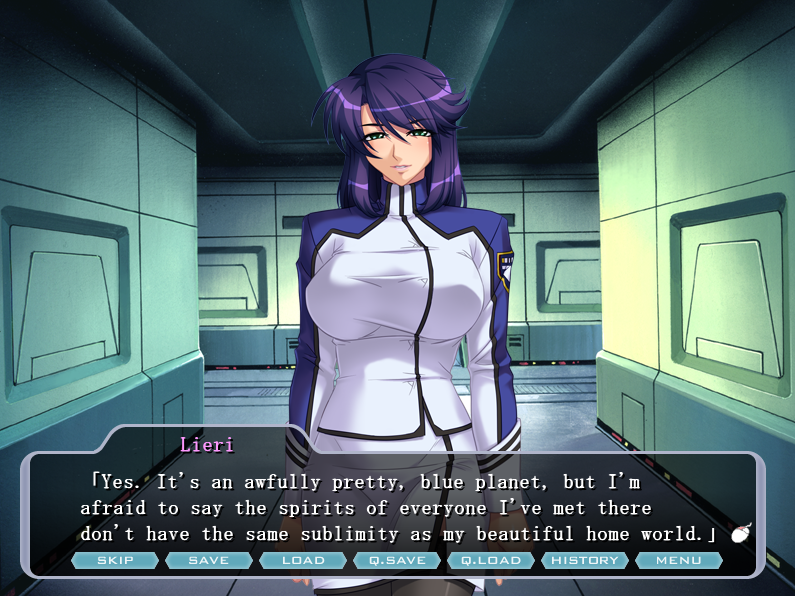Quick load with Q.LOAD
The width and height of the screenshot is (795, 596).
point(491,560)
